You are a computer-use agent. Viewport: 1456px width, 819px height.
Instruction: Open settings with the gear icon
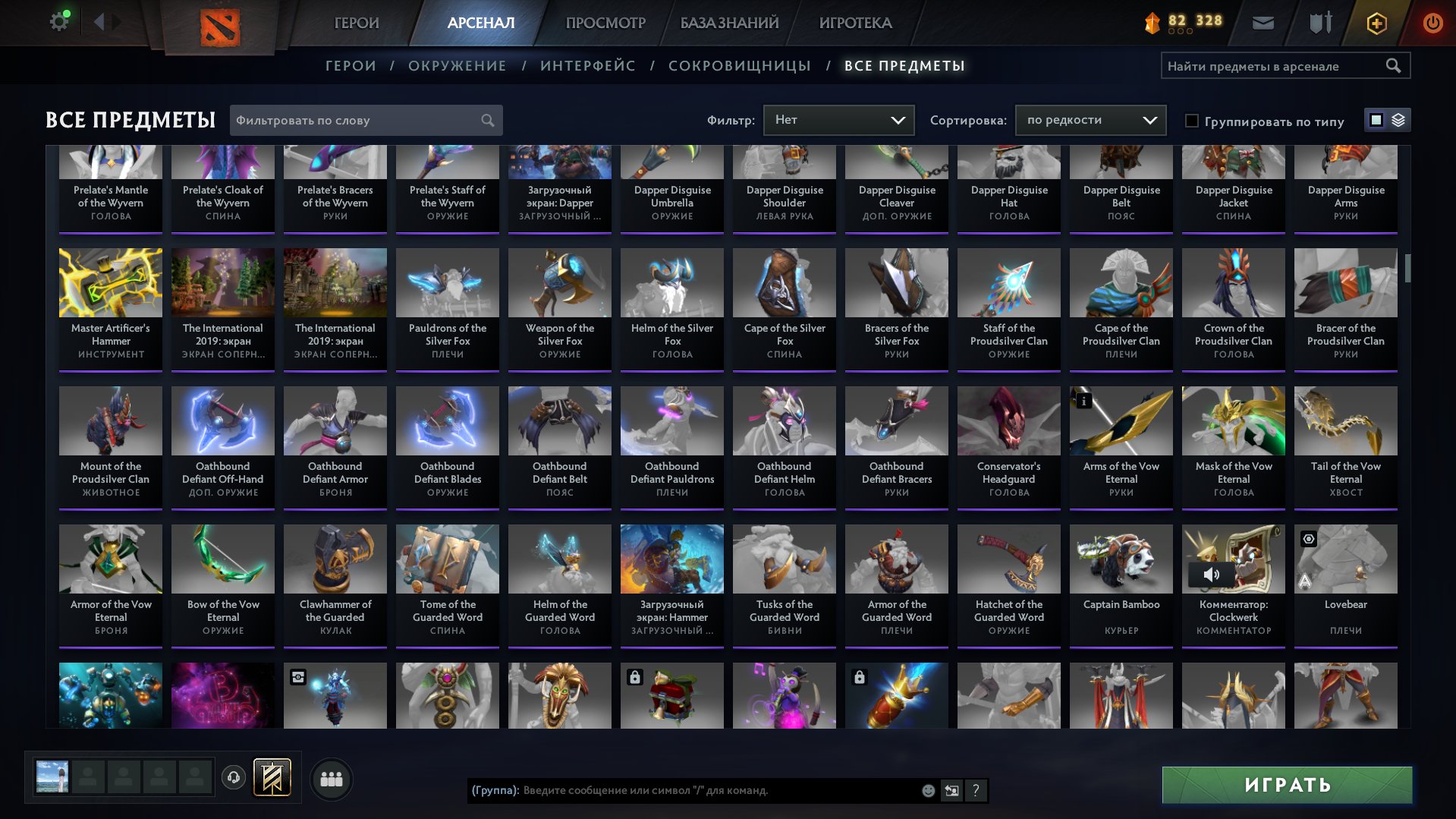(x=58, y=20)
